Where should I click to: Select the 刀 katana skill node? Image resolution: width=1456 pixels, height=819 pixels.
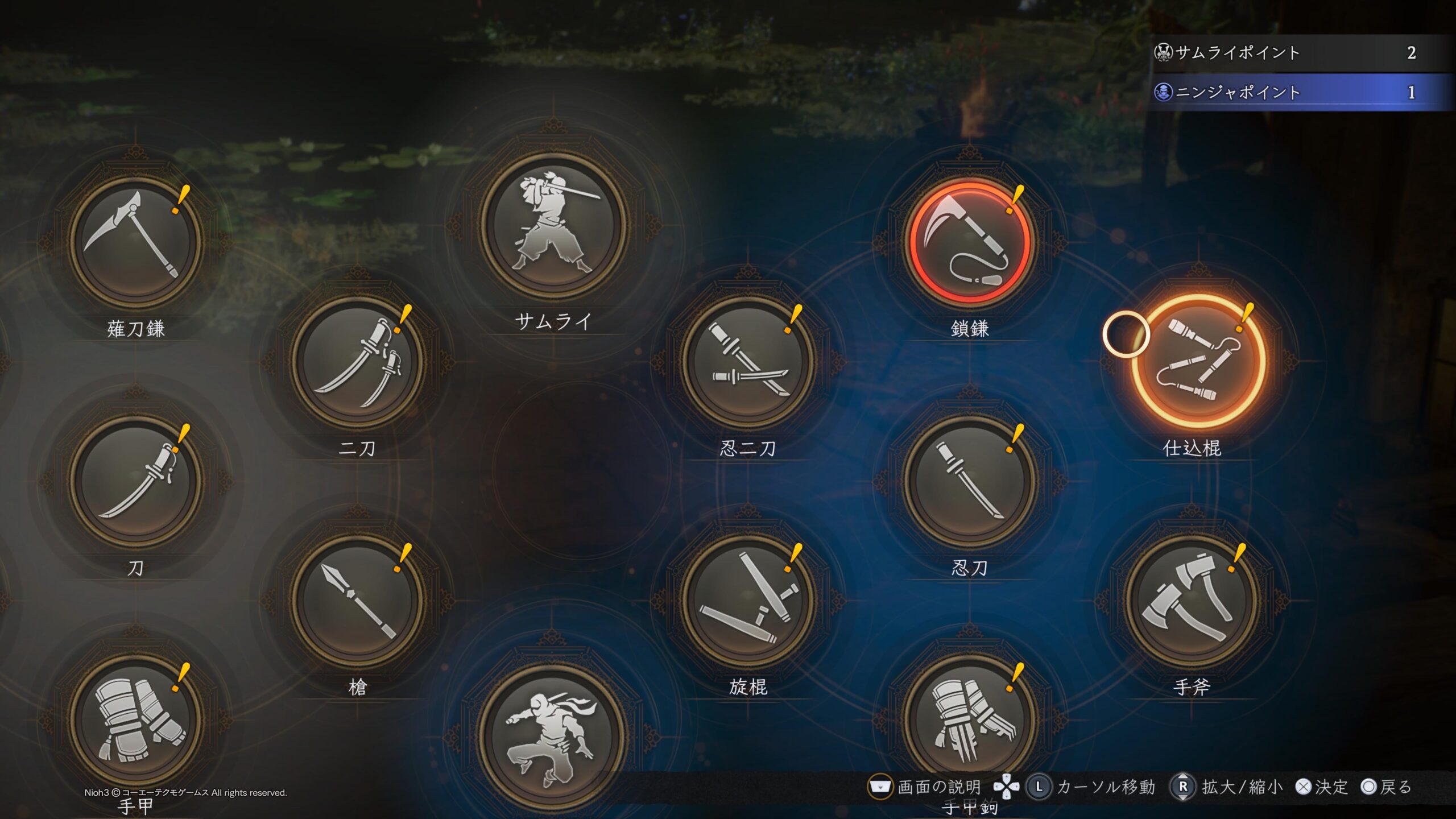tap(135, 481)
